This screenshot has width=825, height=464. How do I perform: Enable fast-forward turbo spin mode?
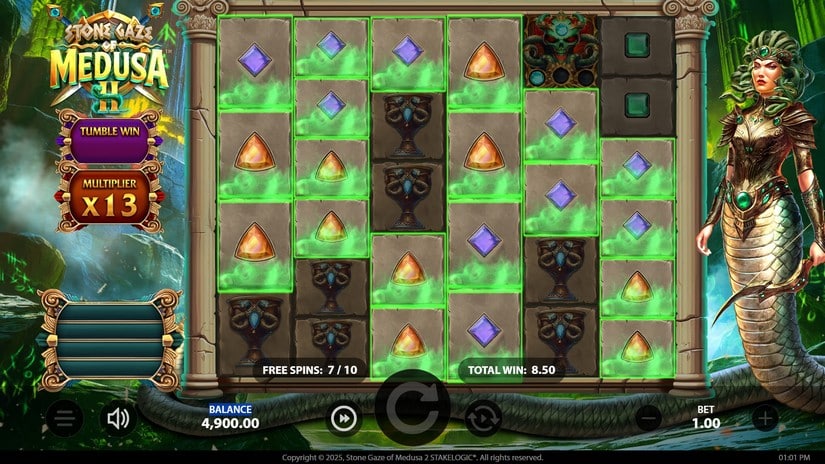tap(344, 419)
